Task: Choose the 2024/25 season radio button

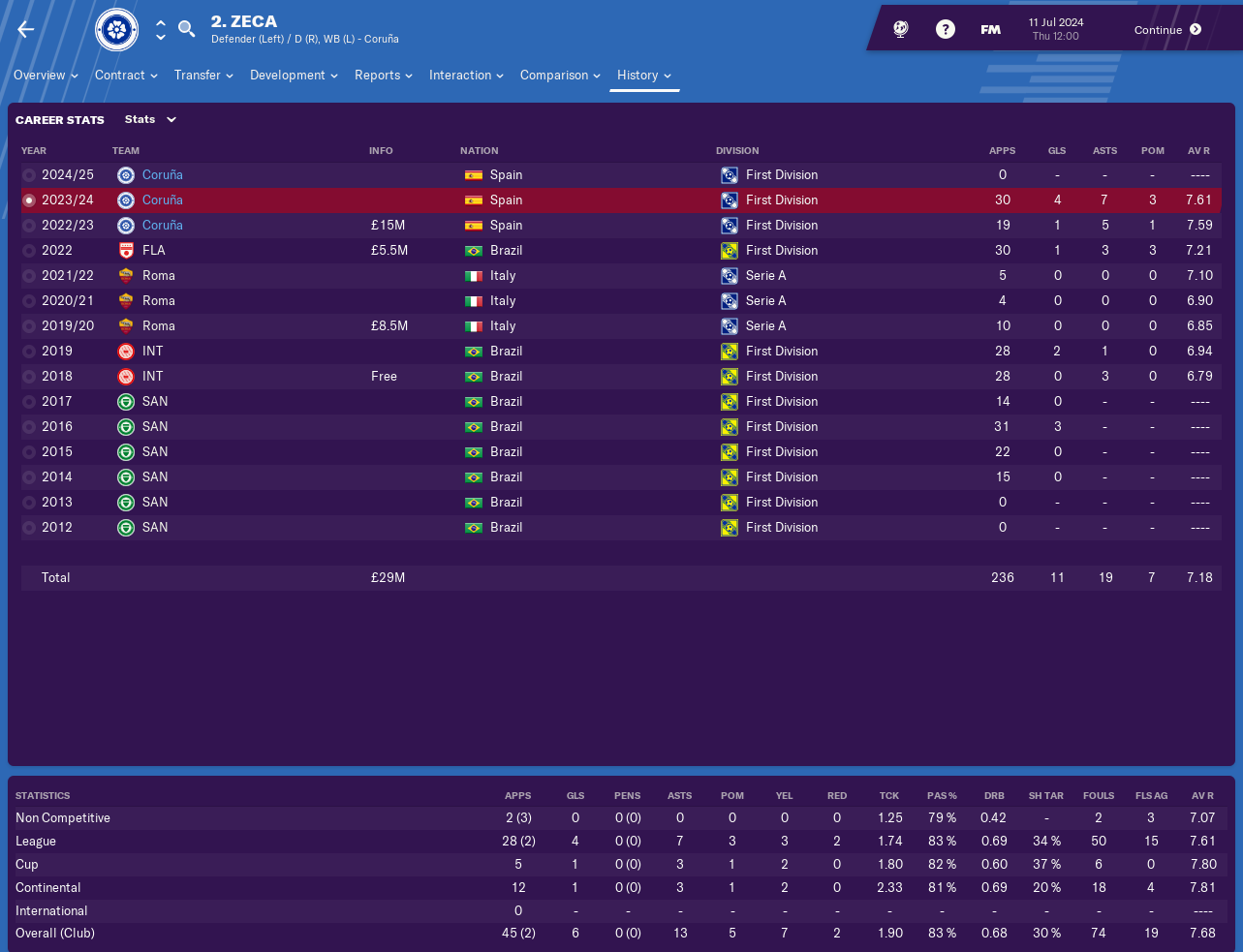Action: point(29,175)
